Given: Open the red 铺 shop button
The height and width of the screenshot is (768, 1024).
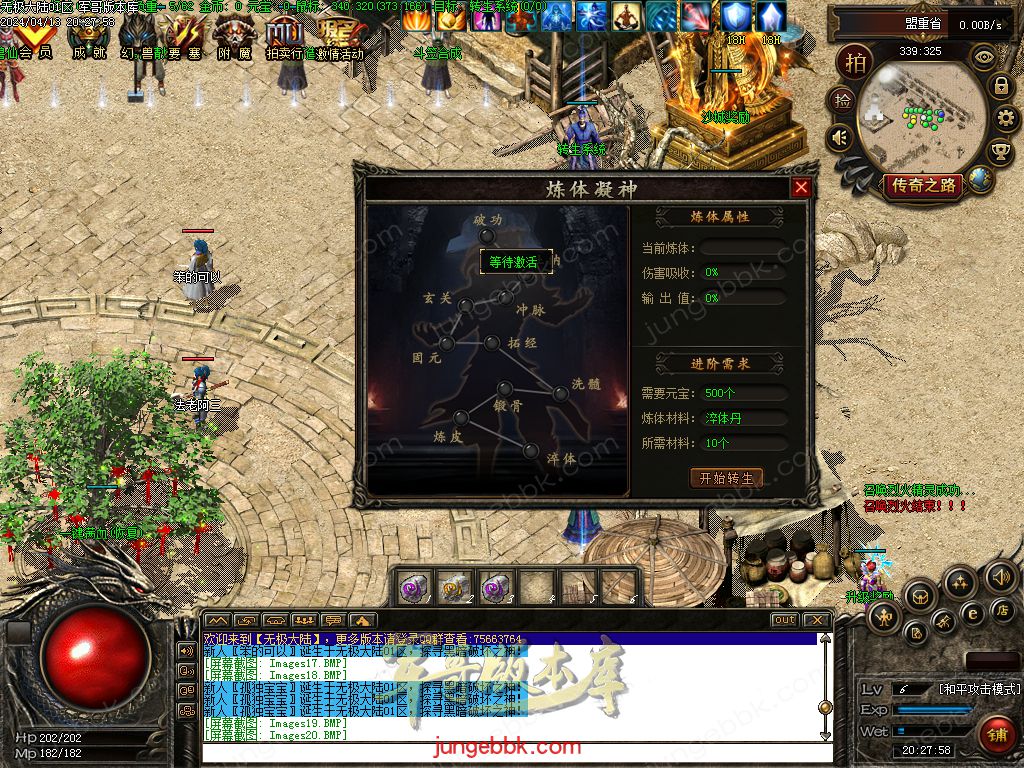Looking at the screenshot, I should coord(996,734).
